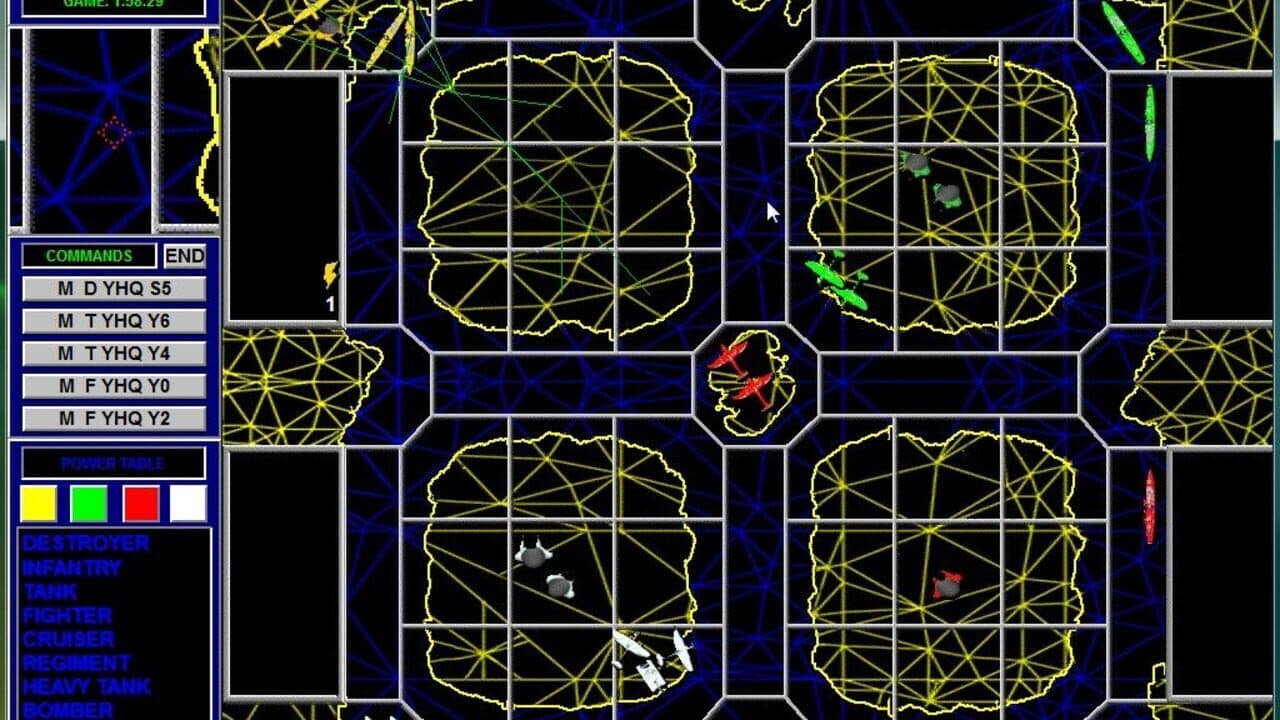Select the gray tank on the lower-left island
The image size is (1280, 720).
(535, 560)
